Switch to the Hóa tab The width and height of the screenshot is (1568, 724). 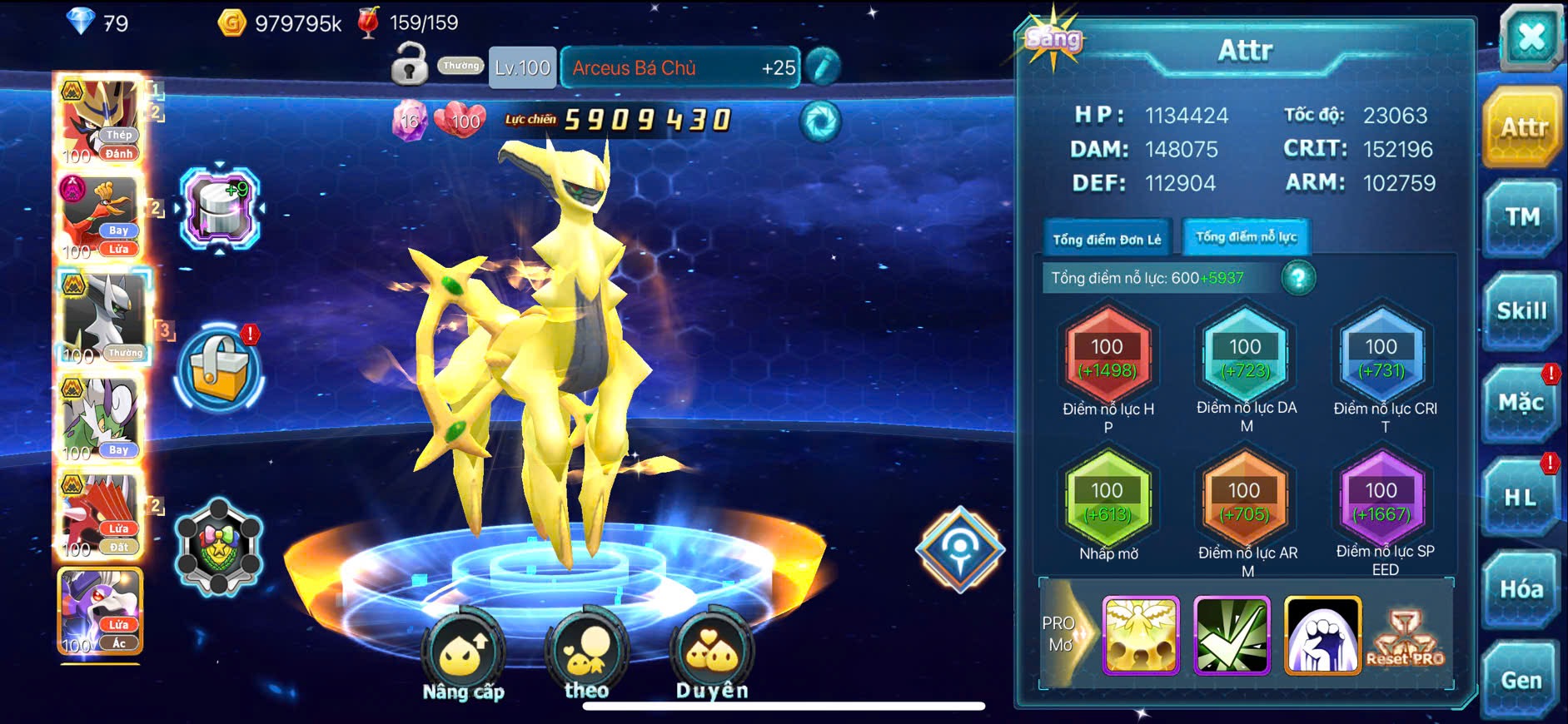1521,589
